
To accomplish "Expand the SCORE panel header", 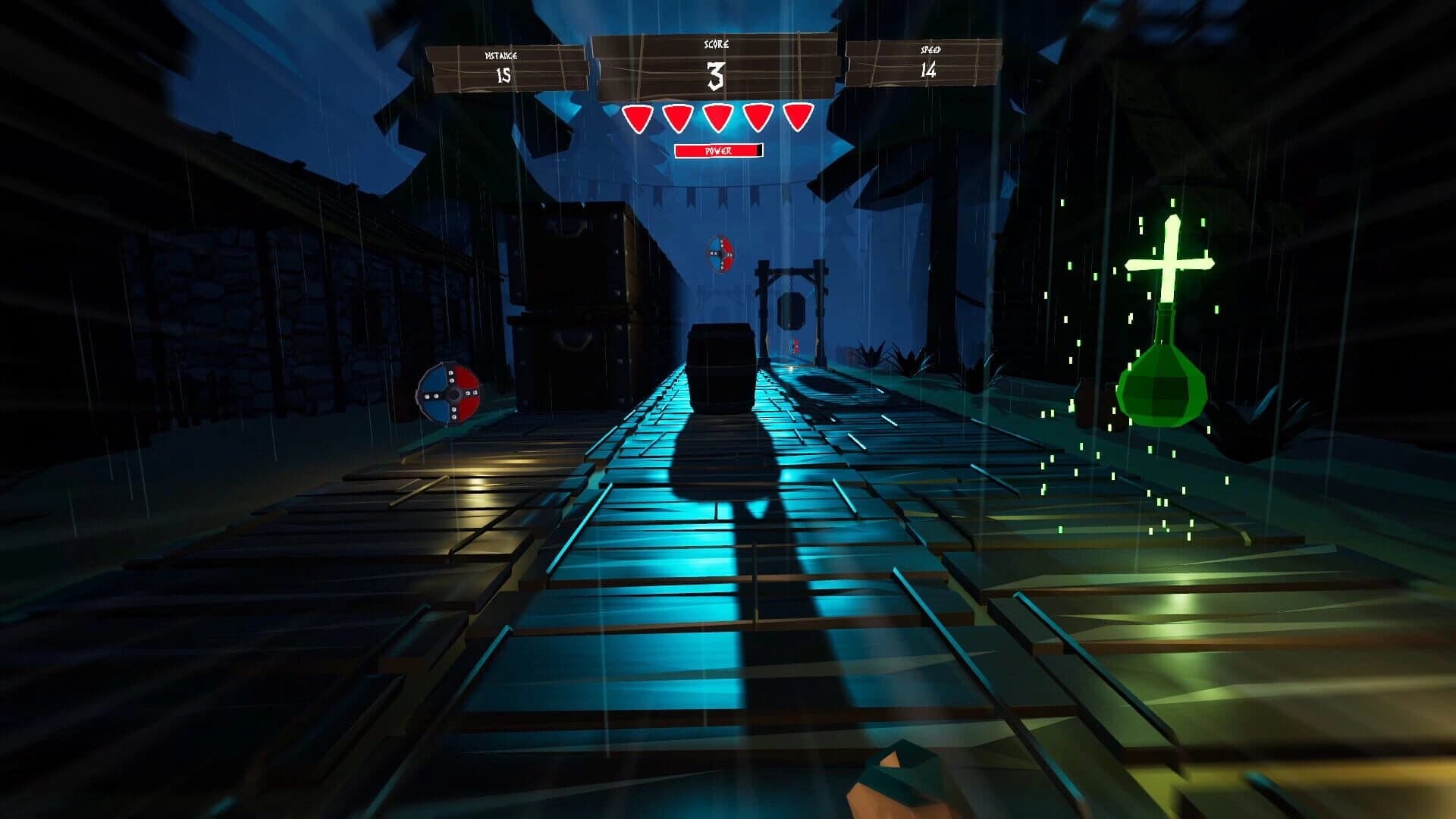I will [x=718, y=44].
